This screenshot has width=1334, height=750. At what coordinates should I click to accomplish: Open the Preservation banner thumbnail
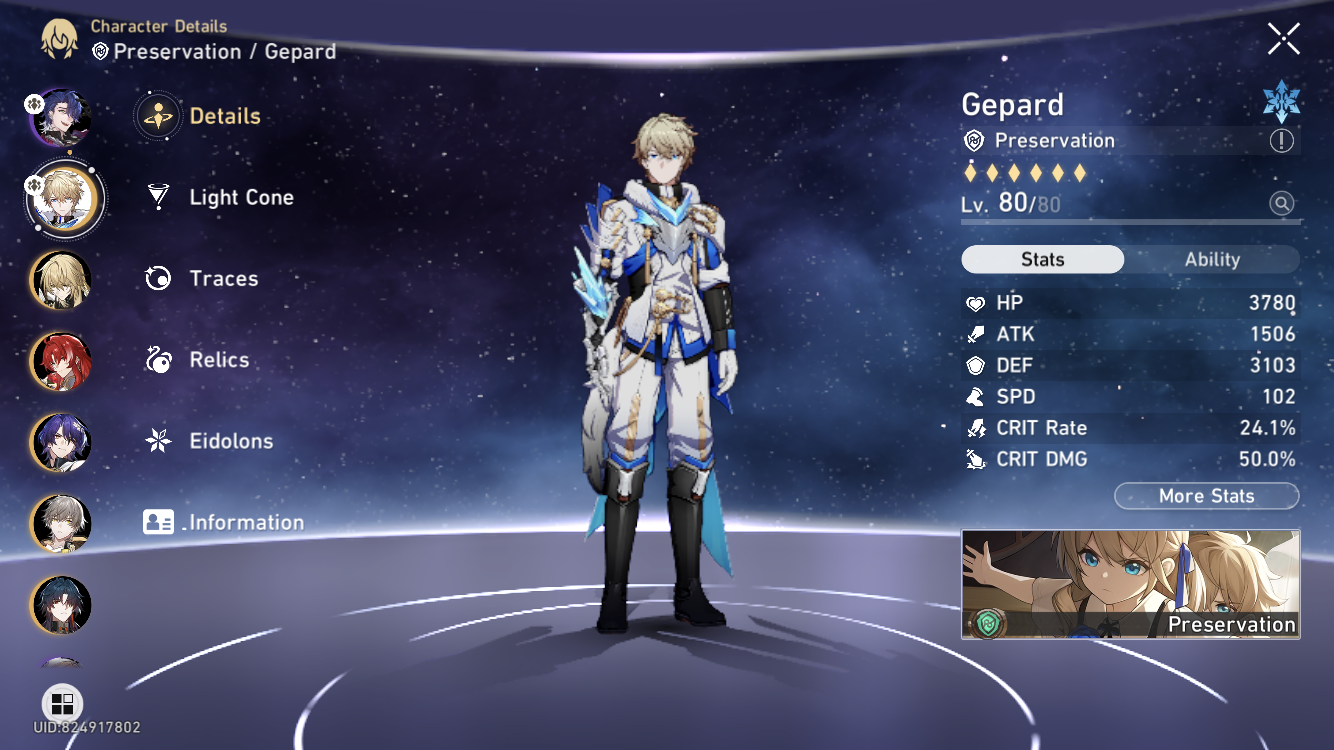click(x=1130, y=584)
